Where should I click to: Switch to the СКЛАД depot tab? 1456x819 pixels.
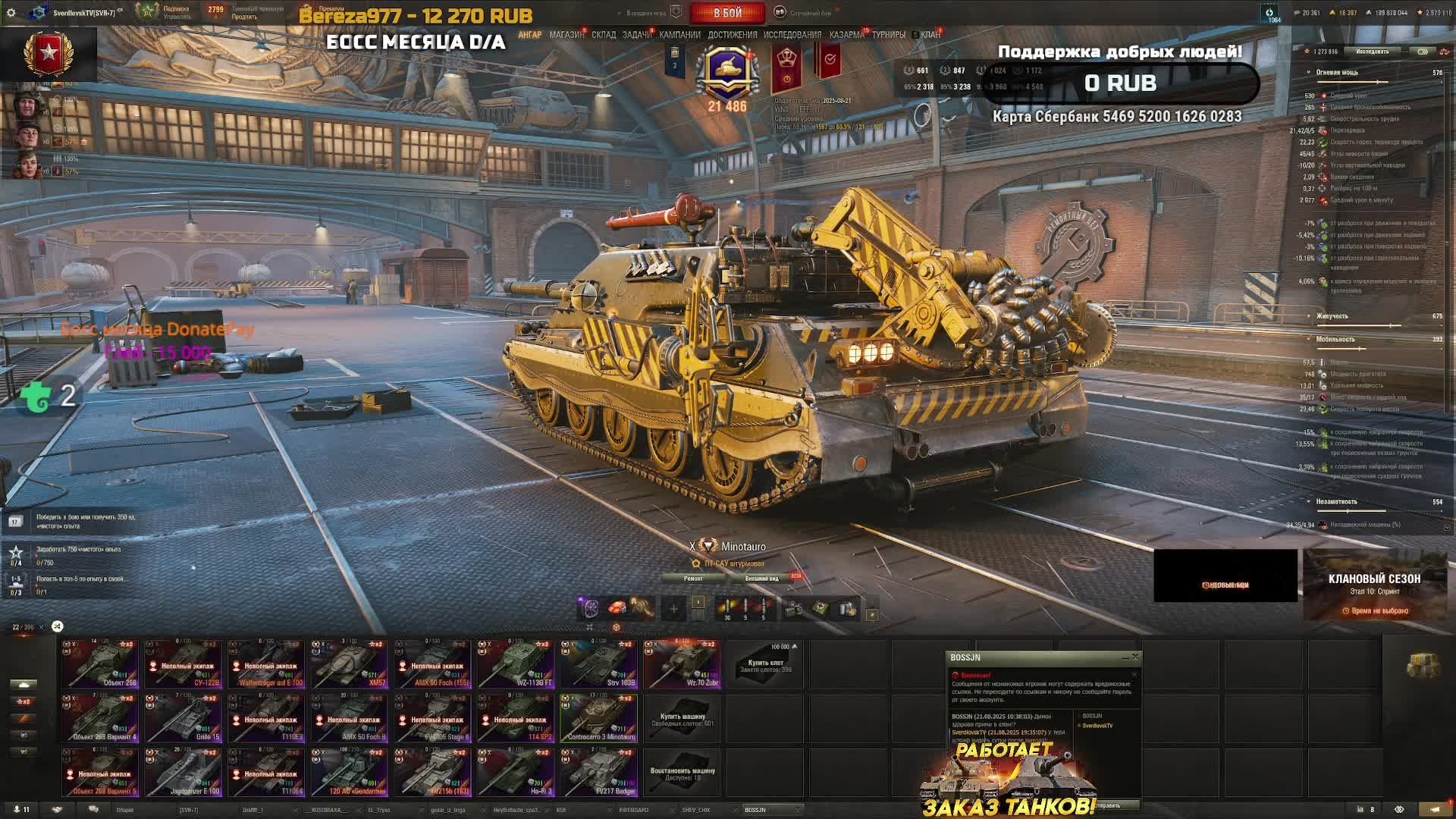pos(604,35)
